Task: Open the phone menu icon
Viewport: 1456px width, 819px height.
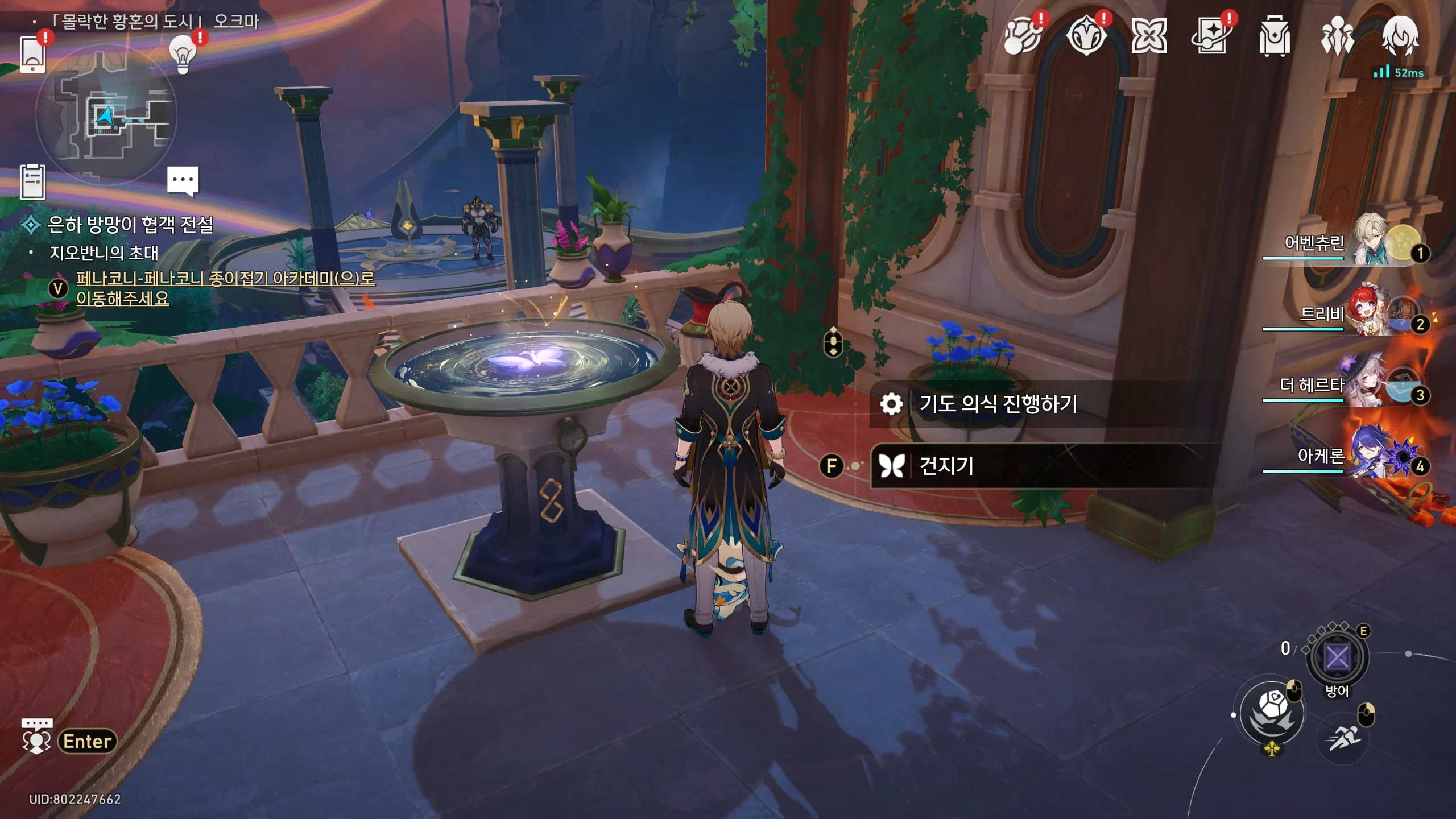Action: pyautogui.click(x=32, y=54)
